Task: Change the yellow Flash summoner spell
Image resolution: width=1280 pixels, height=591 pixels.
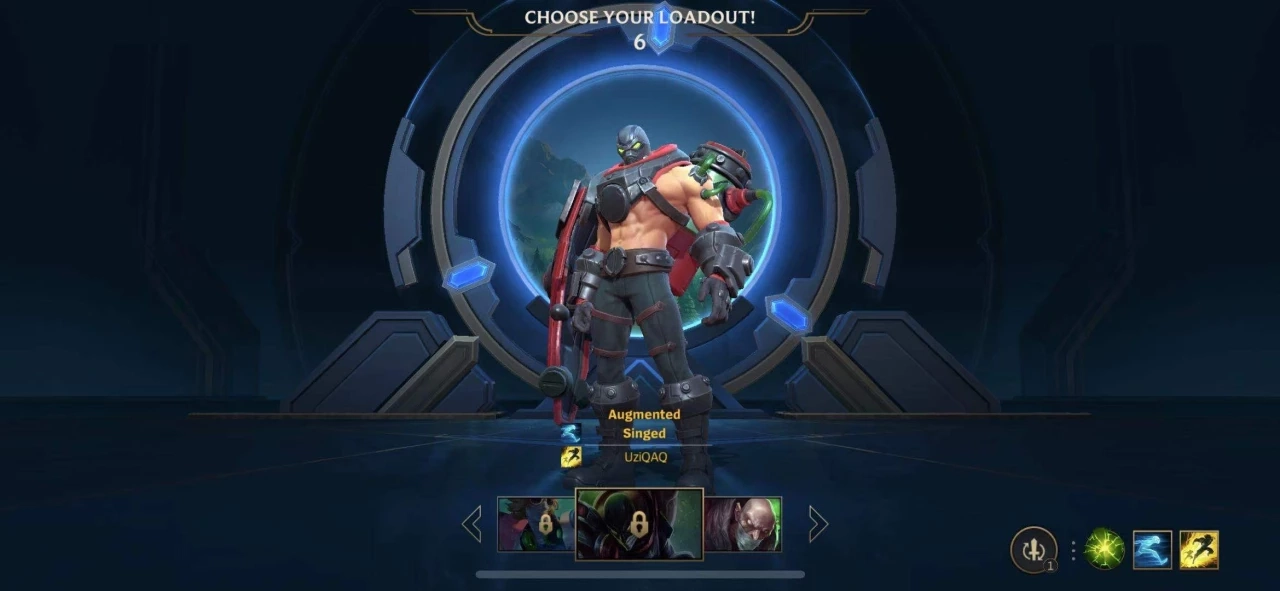Action: pos(1199,549)
